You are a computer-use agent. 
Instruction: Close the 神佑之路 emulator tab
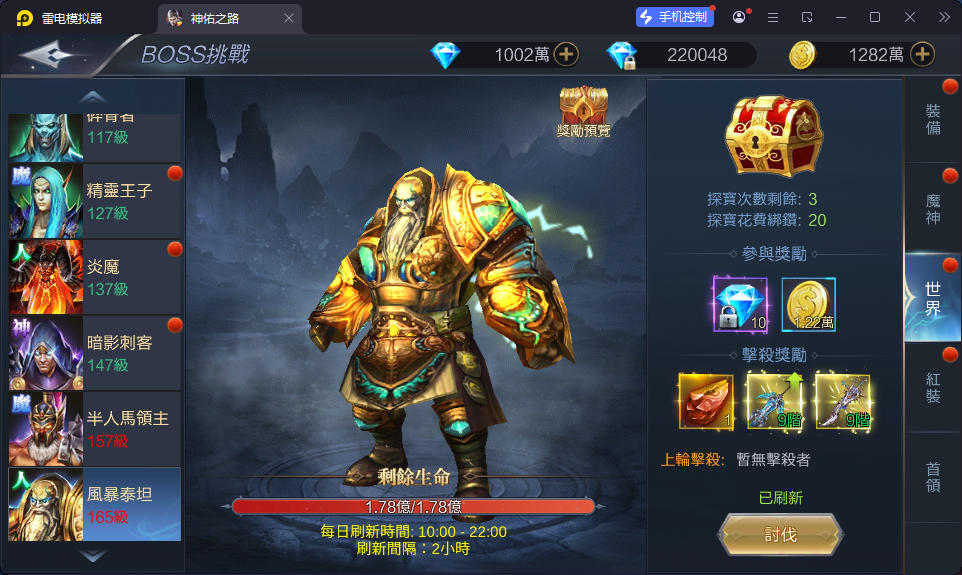(289, 18)
